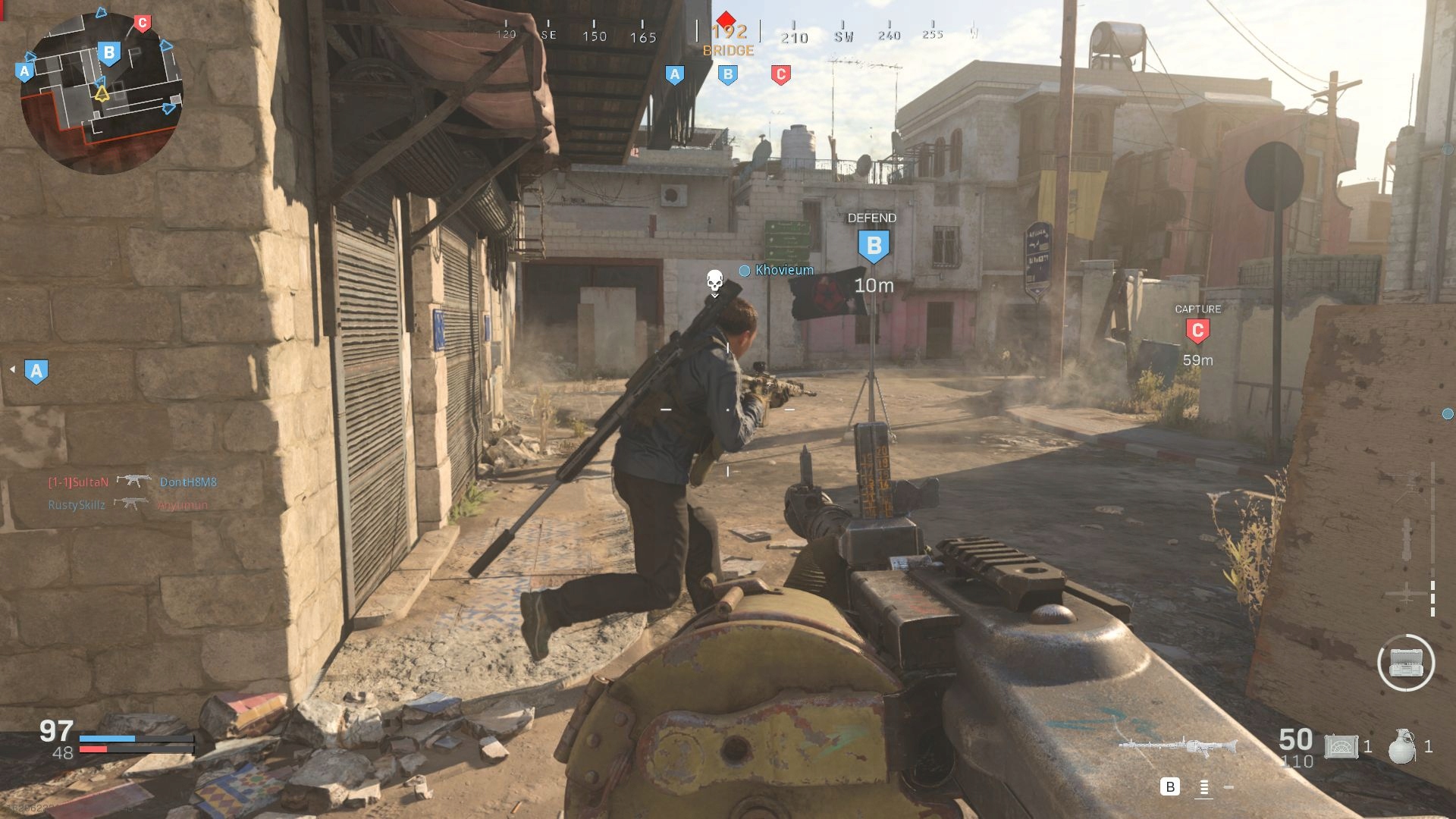Click the circular minimap

(102, 93)
